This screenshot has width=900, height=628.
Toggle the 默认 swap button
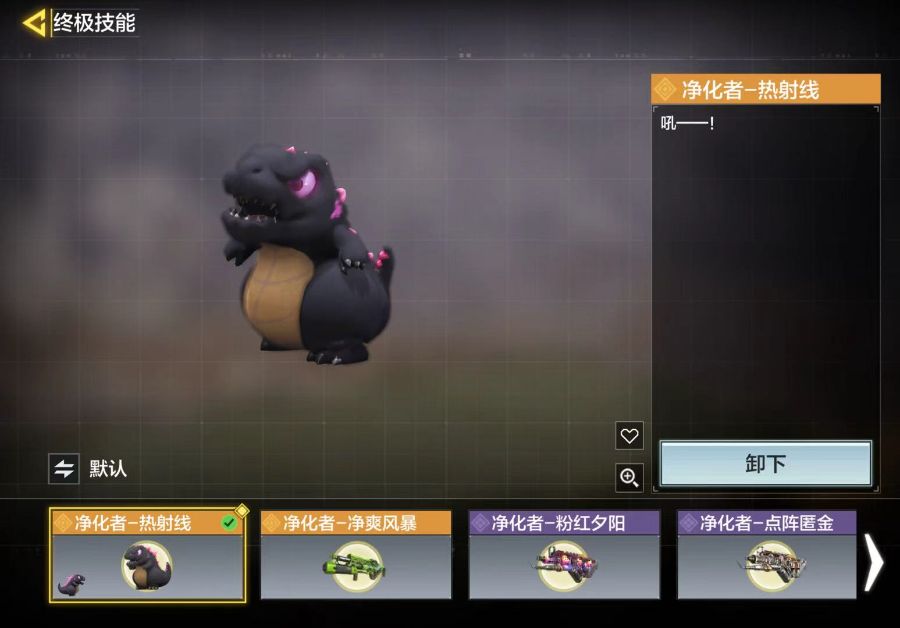point(64,469)
